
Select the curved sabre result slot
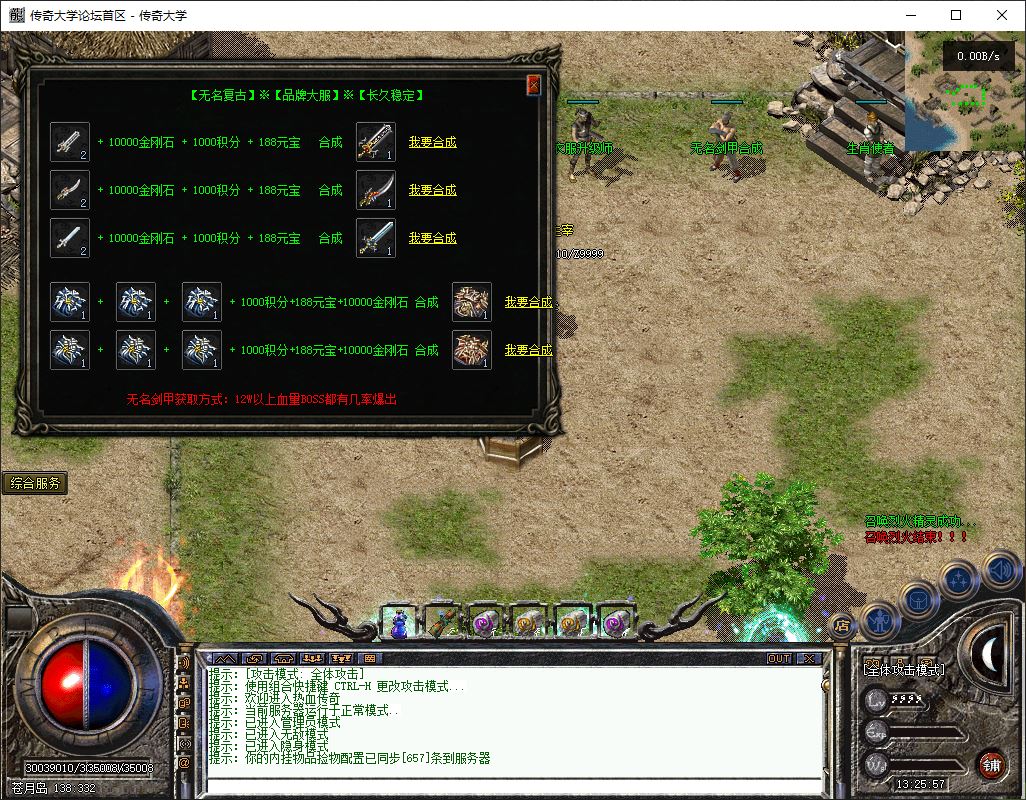[x=376, y=190]
